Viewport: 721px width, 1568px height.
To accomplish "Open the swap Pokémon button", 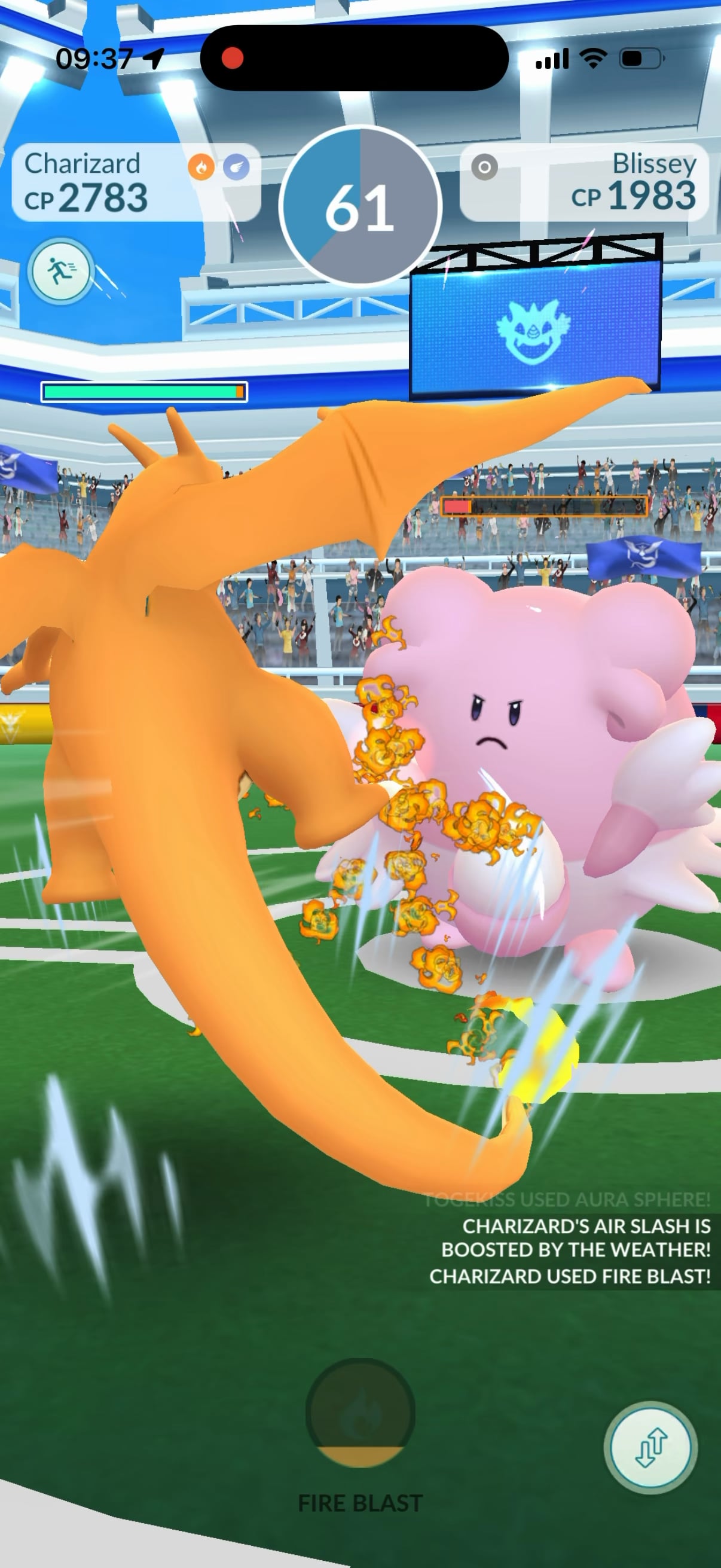I will (650, 1447).
